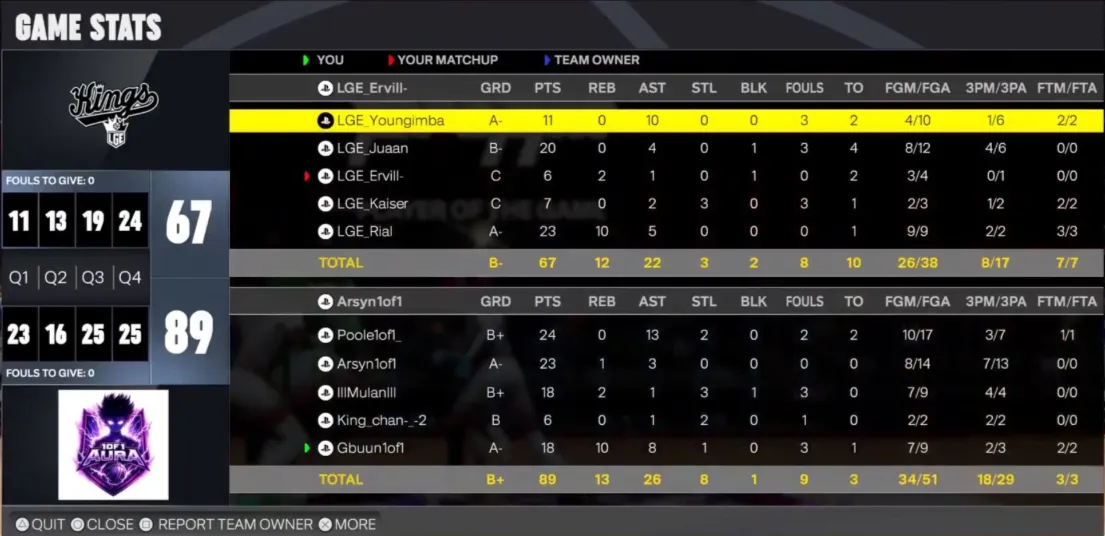Click the 1of1 Aura team logo

pyautogui.click(x=113, y=444)
